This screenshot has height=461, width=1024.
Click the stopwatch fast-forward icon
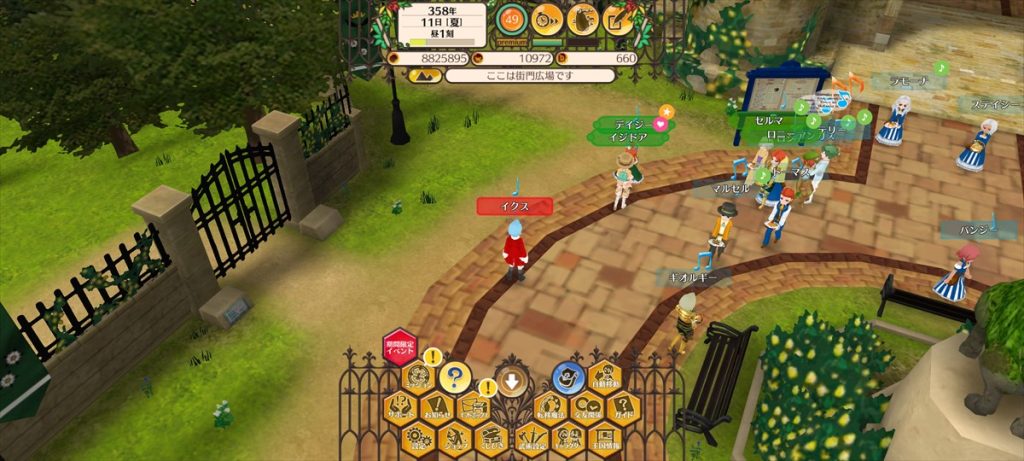[x=547, y=18]
